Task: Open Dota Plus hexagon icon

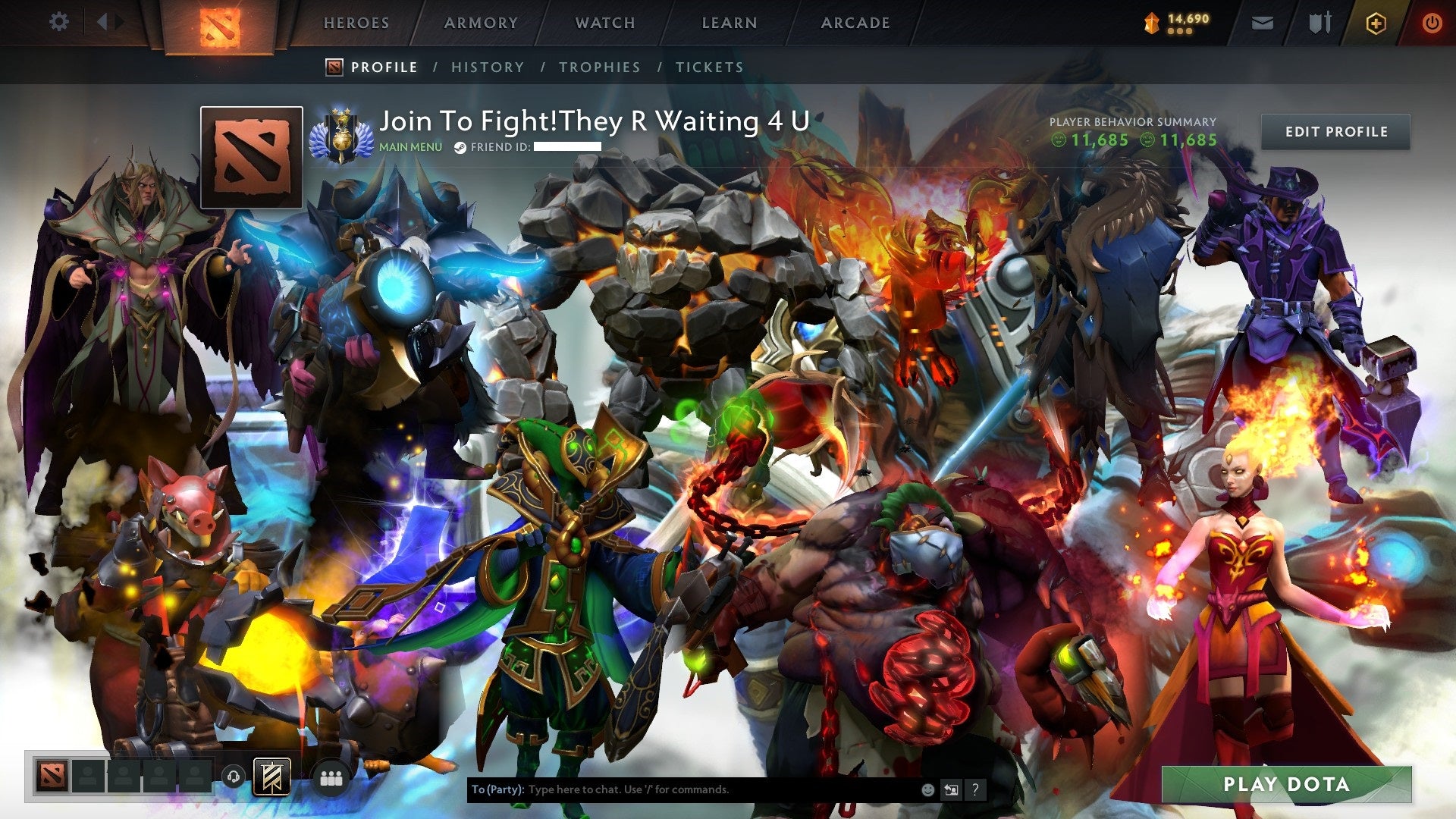Action: pyautogui.click(x=1375, y=23)
